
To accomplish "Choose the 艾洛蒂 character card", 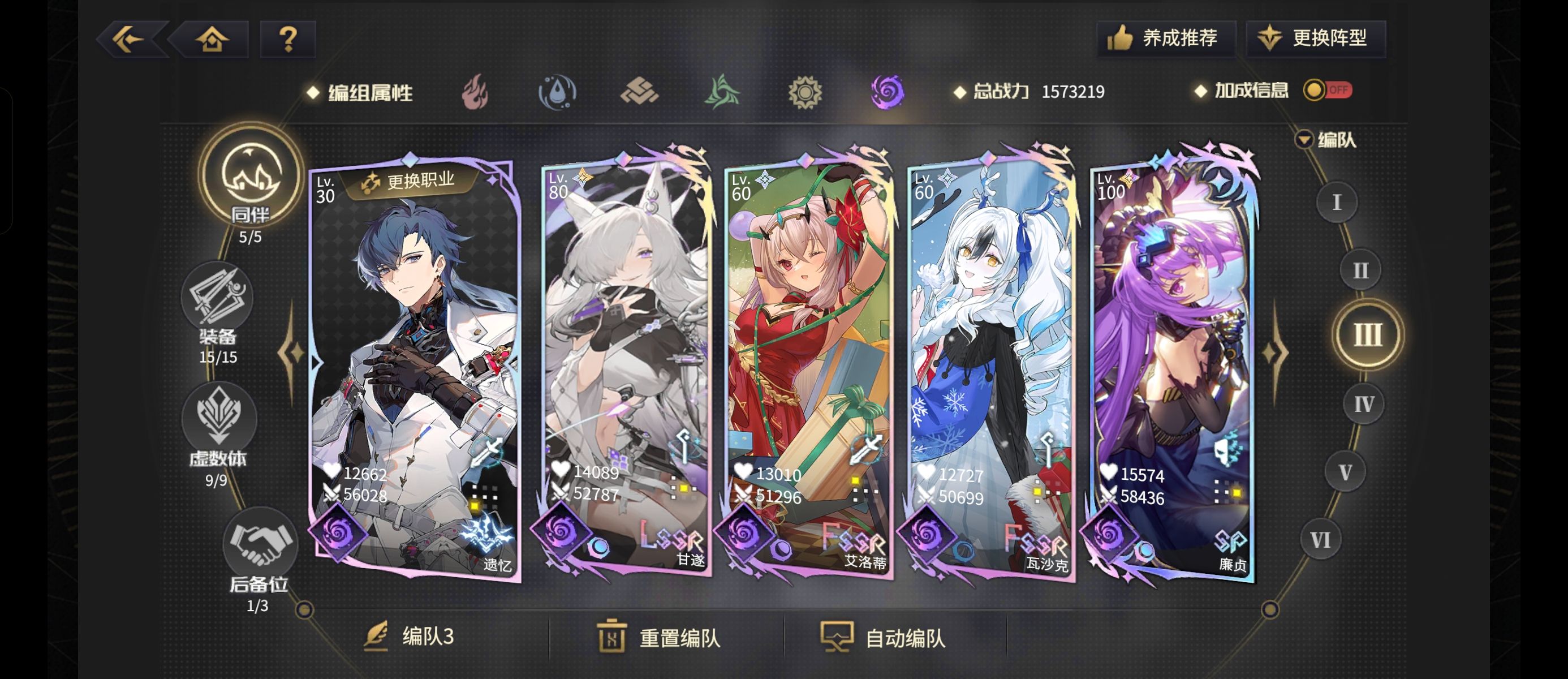I will tap(808, 366).
